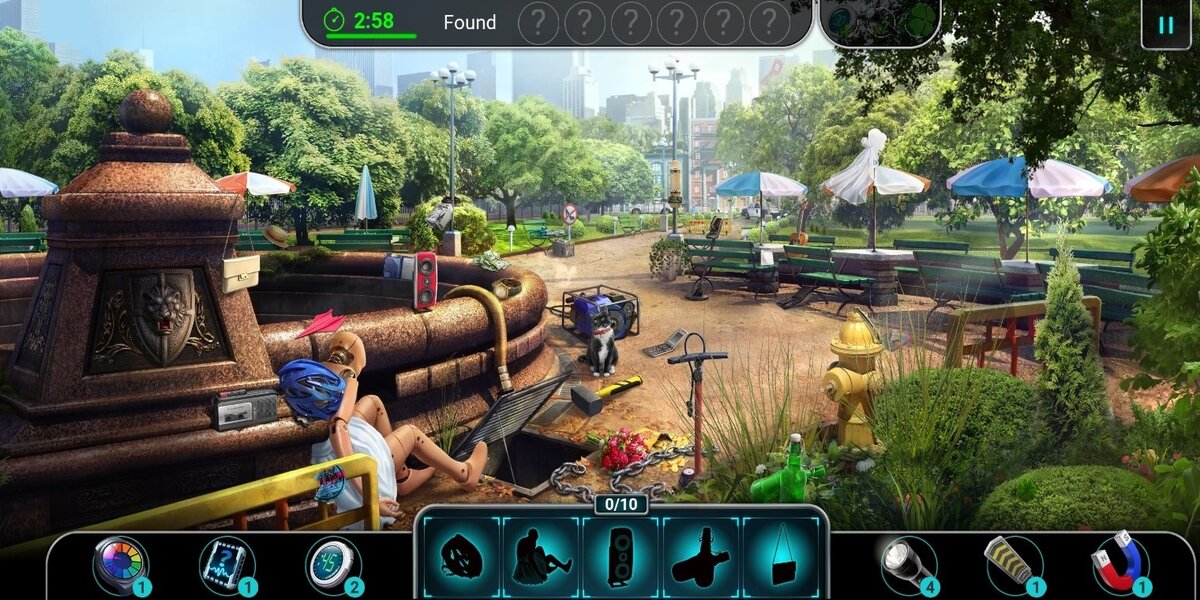Click the four-leaf clover bonus icon
Screen dimensions: 1200x600
tap(919, 22)
